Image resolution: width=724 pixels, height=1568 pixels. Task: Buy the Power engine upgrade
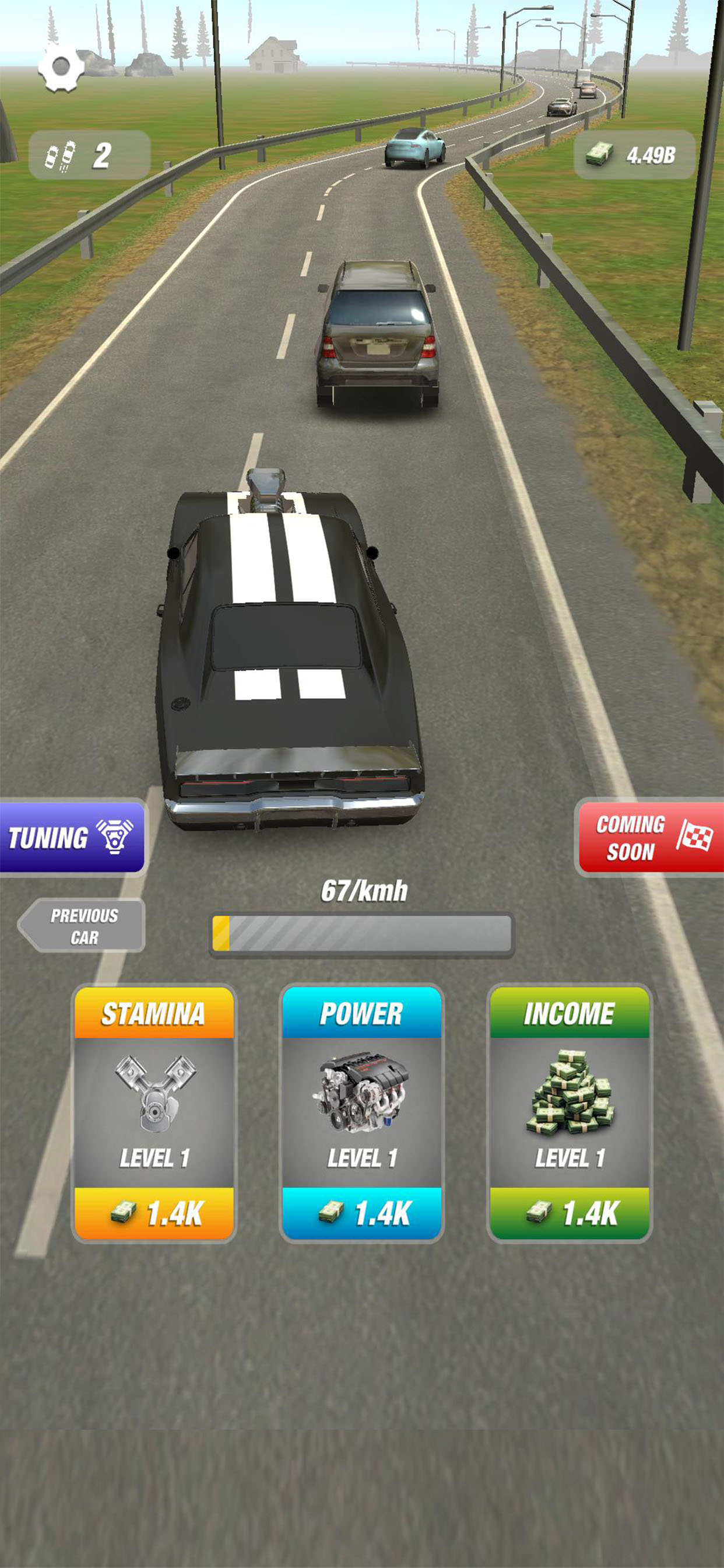pos(361,1213)
